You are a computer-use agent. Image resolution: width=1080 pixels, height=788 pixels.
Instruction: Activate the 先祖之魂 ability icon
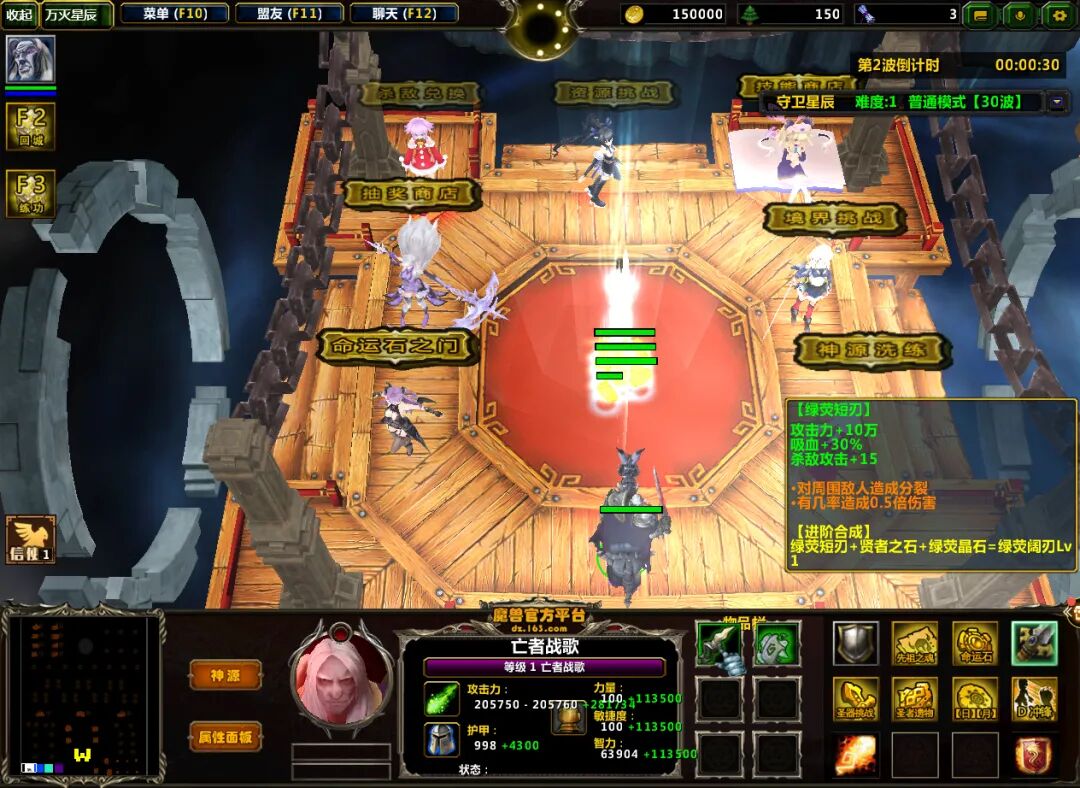[915, 644]
